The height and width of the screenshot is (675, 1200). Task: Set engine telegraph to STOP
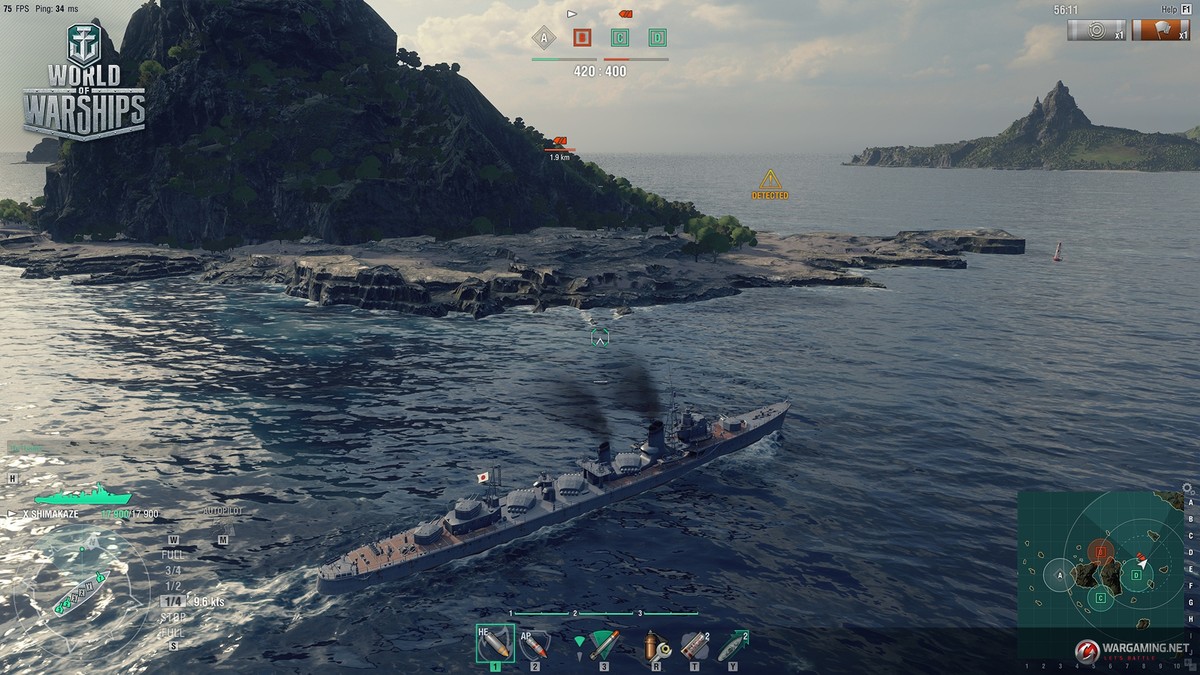point(173,618)
